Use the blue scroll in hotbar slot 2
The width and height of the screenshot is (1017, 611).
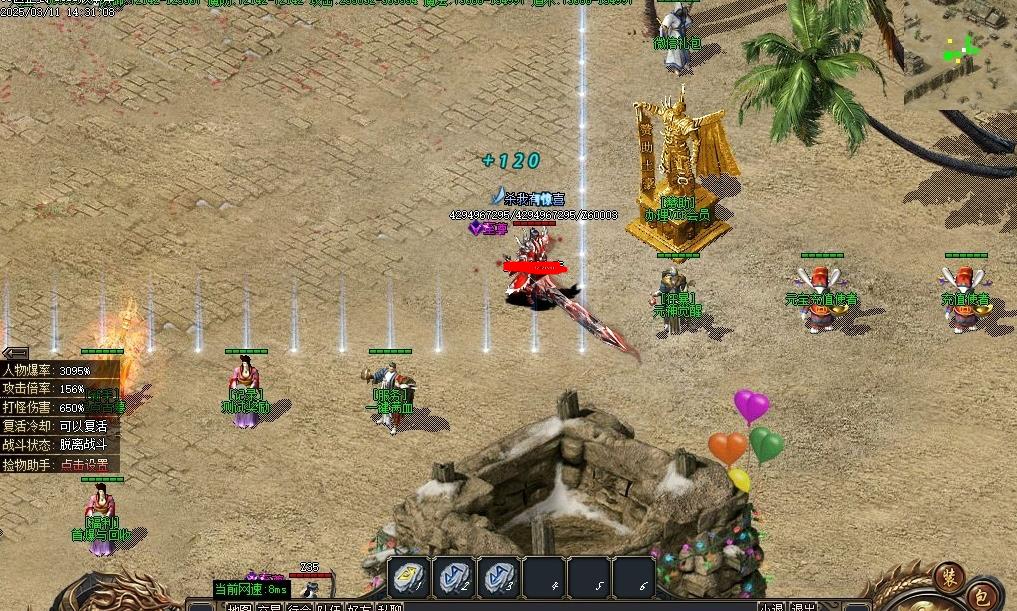click(455, 577)
